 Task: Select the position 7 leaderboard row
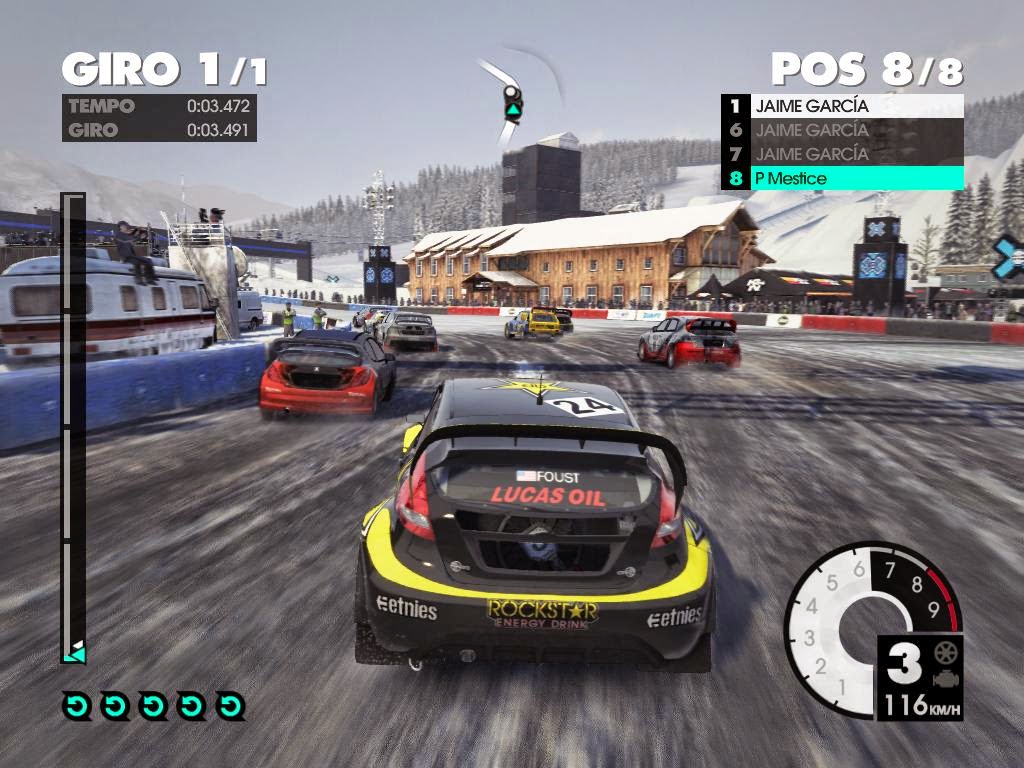click(842, 154)
